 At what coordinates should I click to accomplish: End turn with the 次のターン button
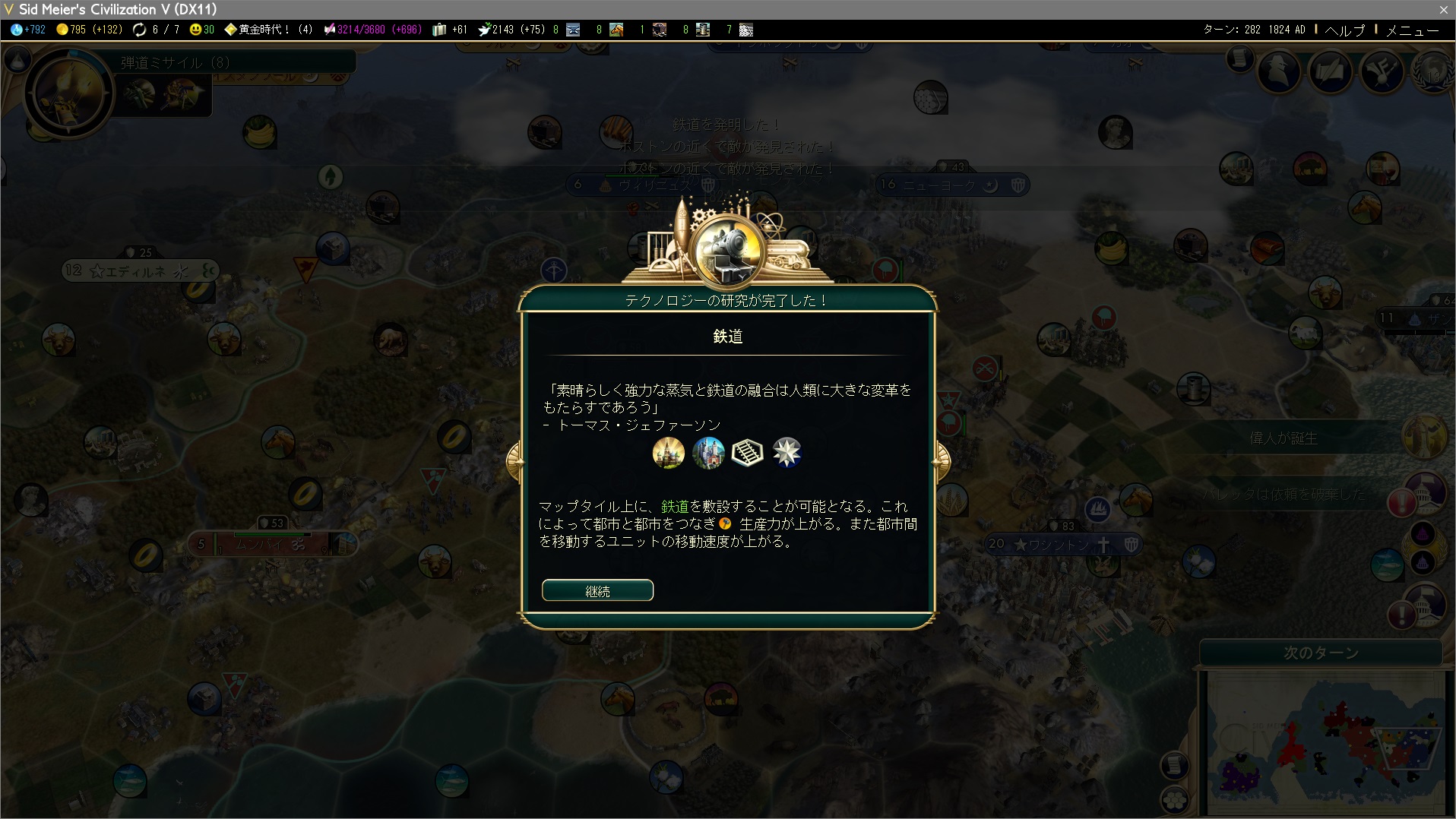[1321, 653]
